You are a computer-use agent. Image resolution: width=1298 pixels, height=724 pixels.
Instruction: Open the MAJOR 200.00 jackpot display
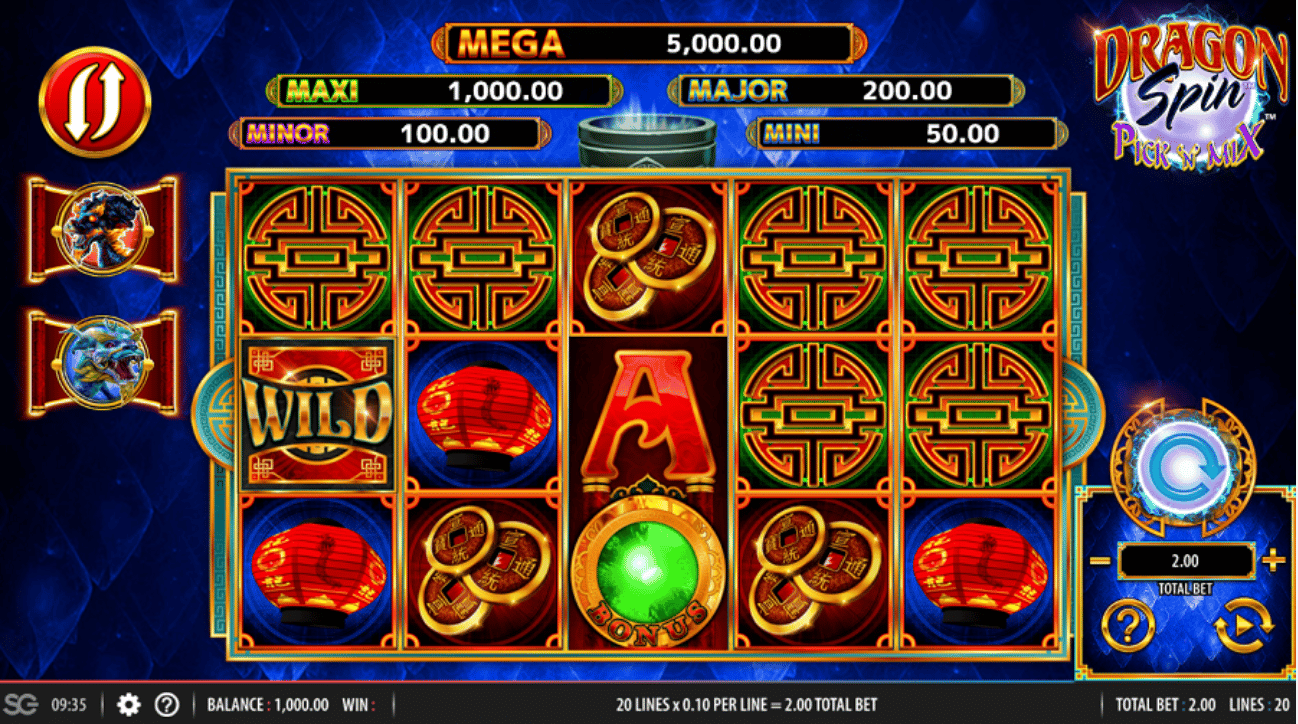(845, 90)
